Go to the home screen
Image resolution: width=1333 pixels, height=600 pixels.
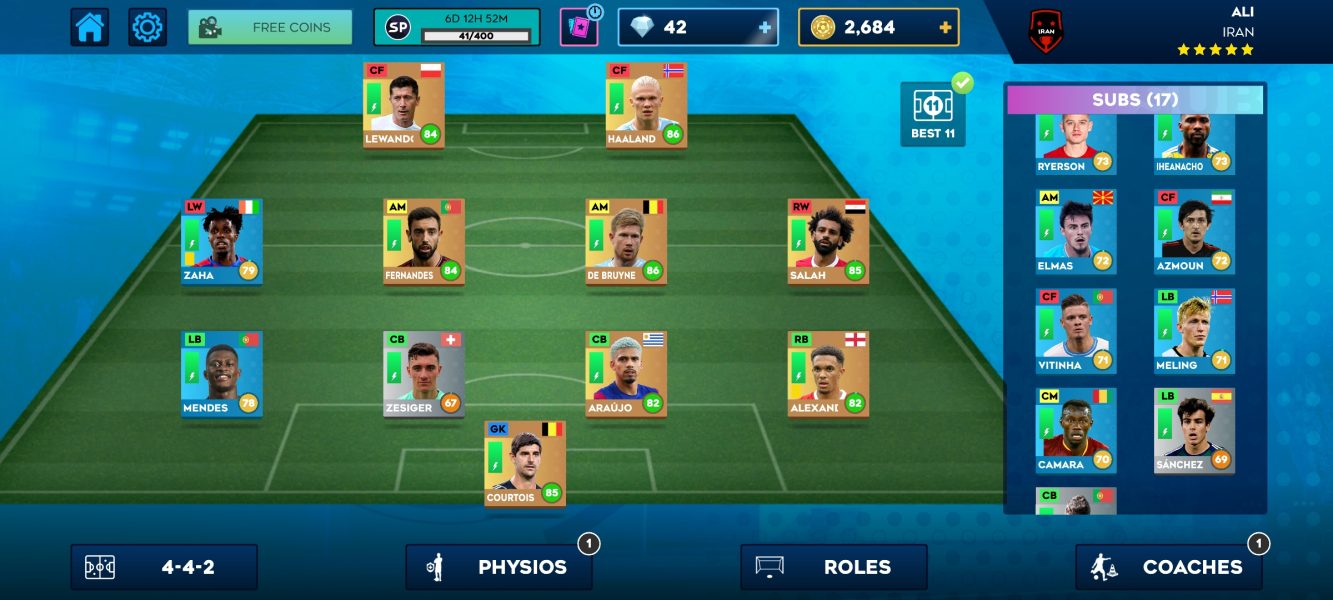pos(89,27)
